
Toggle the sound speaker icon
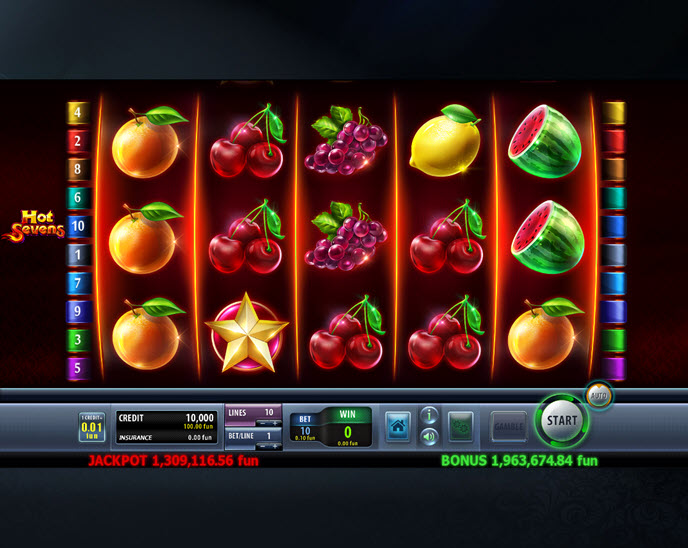pyautogui.click(x=429, y=436)
